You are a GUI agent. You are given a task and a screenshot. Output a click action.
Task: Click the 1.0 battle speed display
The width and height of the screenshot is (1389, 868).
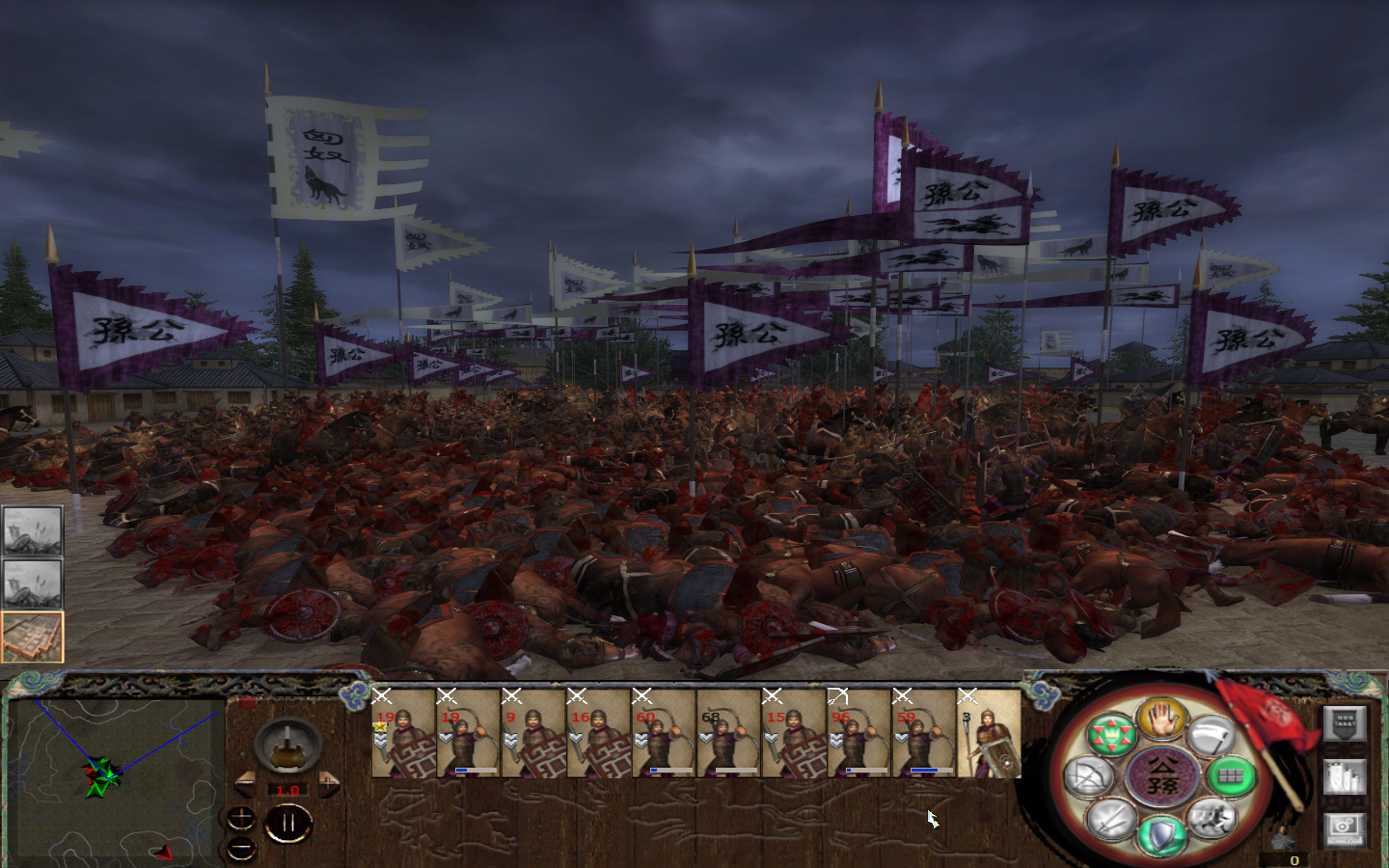[287, 789]
